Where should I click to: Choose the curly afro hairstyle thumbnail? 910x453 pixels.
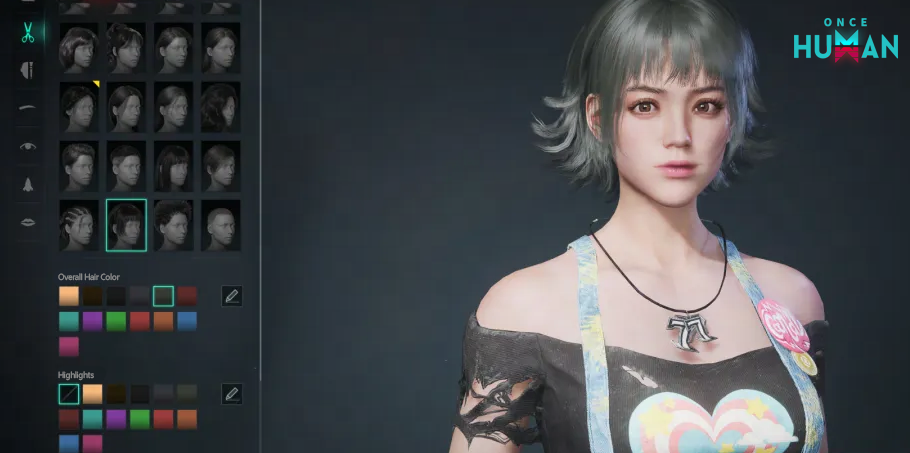point(173,225)
